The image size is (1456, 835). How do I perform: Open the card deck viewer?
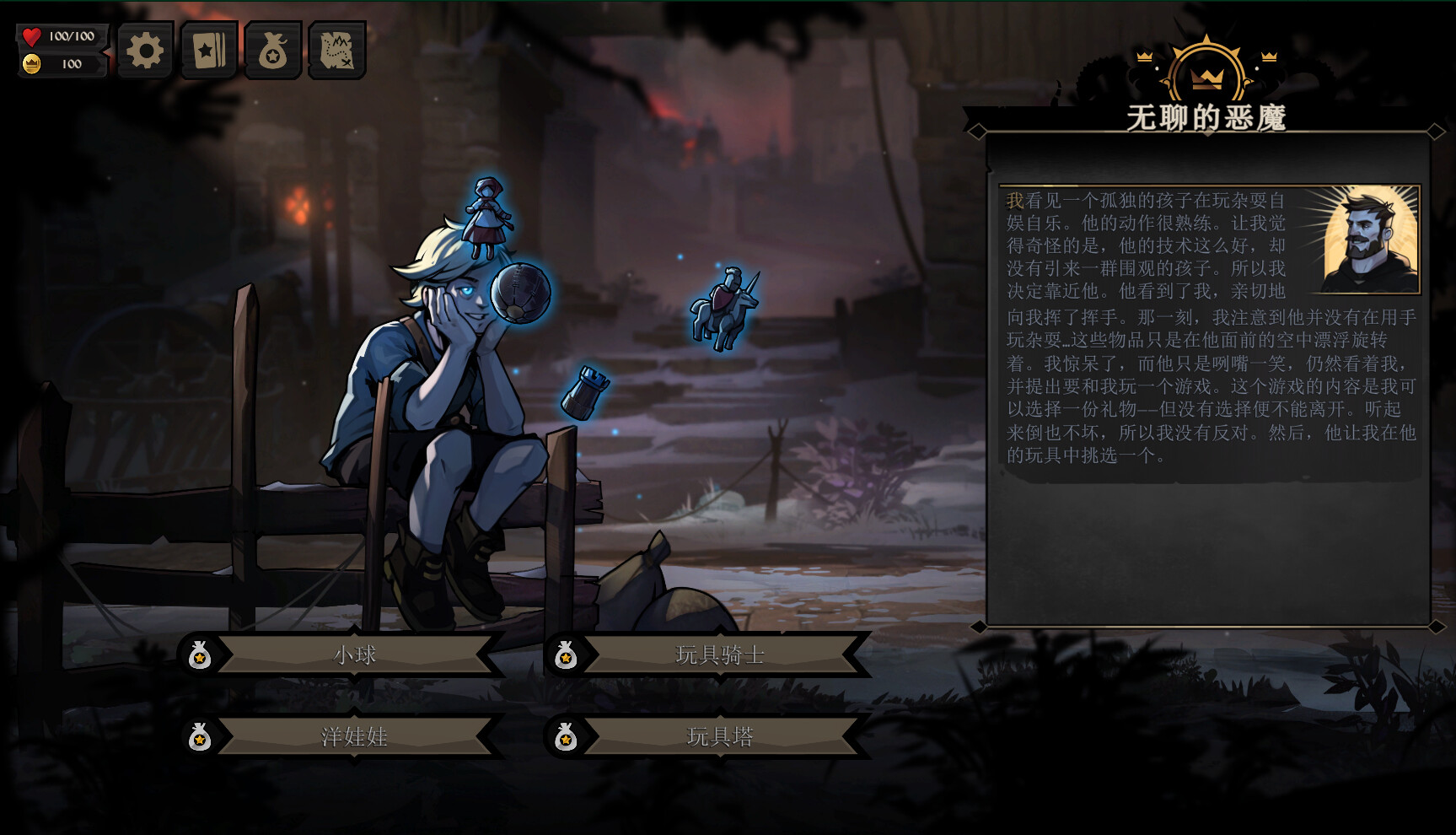point(208,51)
